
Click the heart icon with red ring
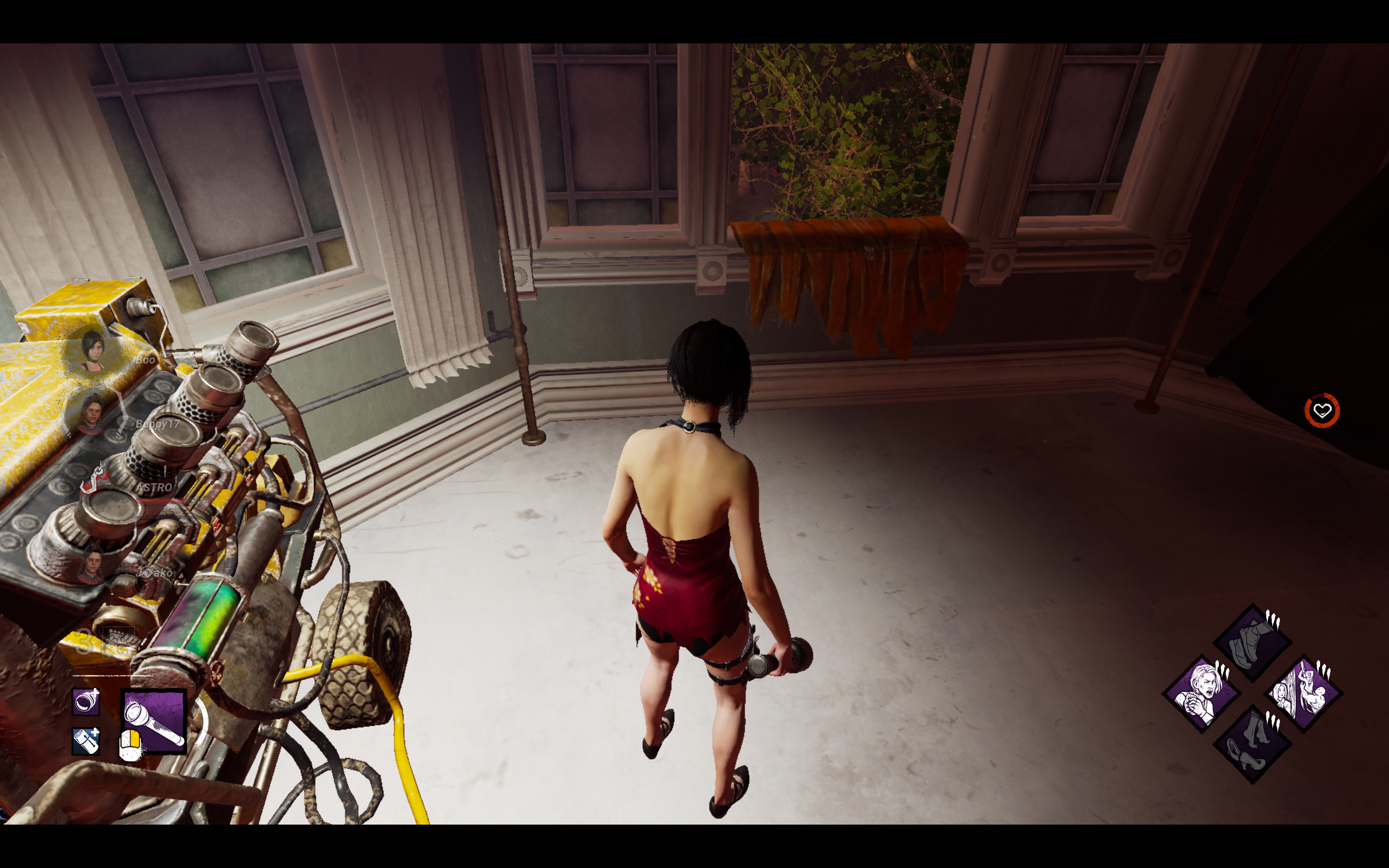point(1322,410)
